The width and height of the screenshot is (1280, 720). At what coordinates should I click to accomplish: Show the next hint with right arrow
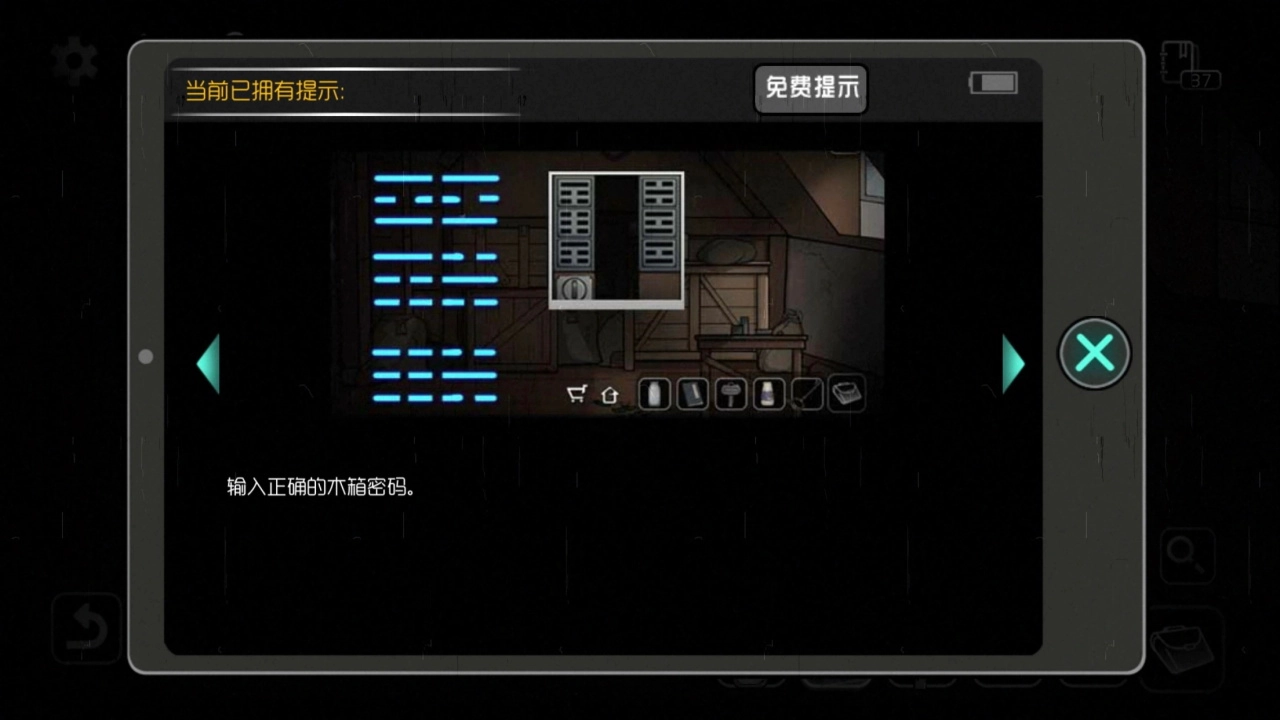pos(1012,363)
